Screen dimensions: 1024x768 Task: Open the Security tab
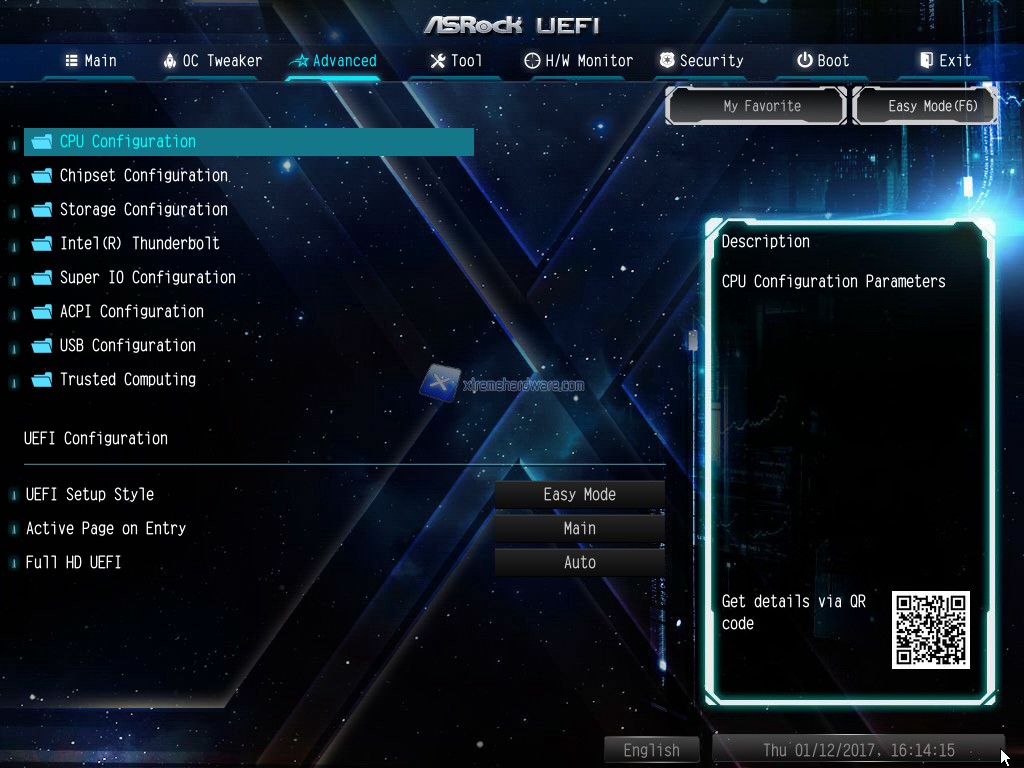700,61
